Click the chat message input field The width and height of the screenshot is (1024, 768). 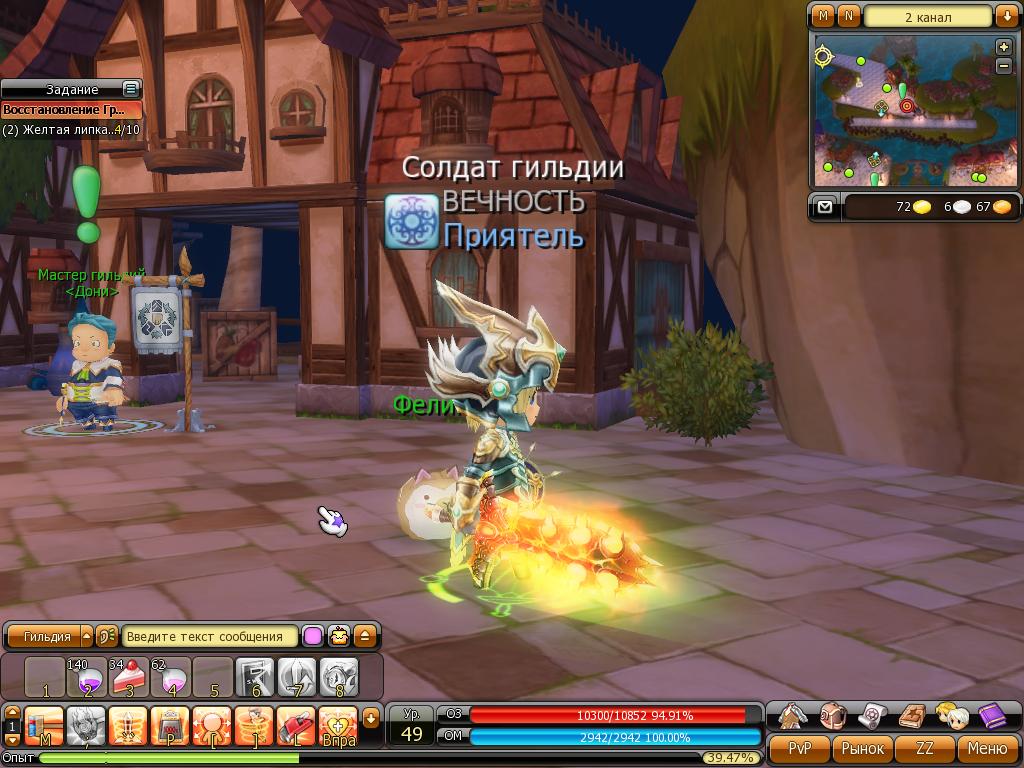click(x=210, y=636)
